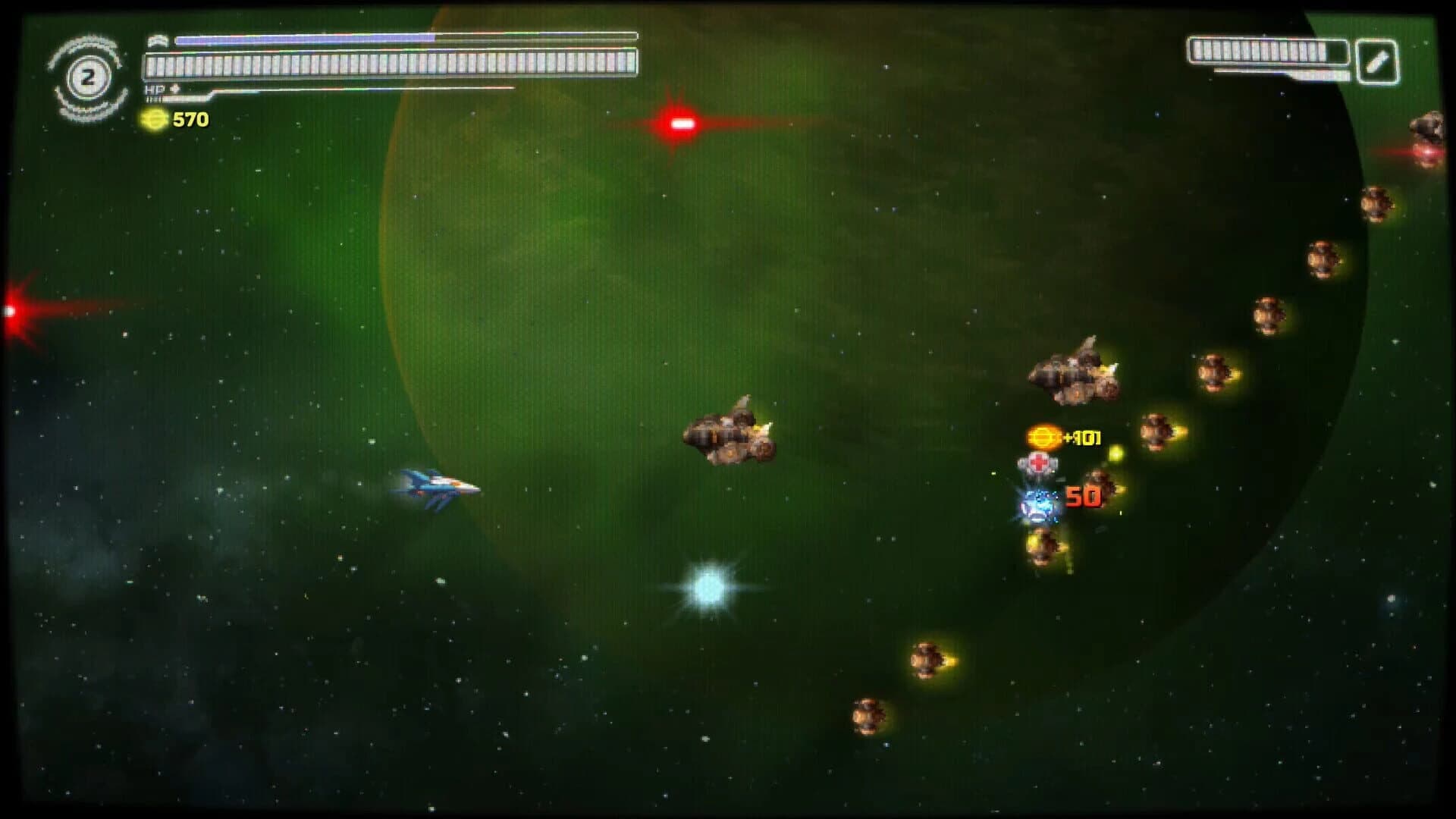1456x819 pixels.
Task: Click the level 2 rank badge
Action: [87, 74]
